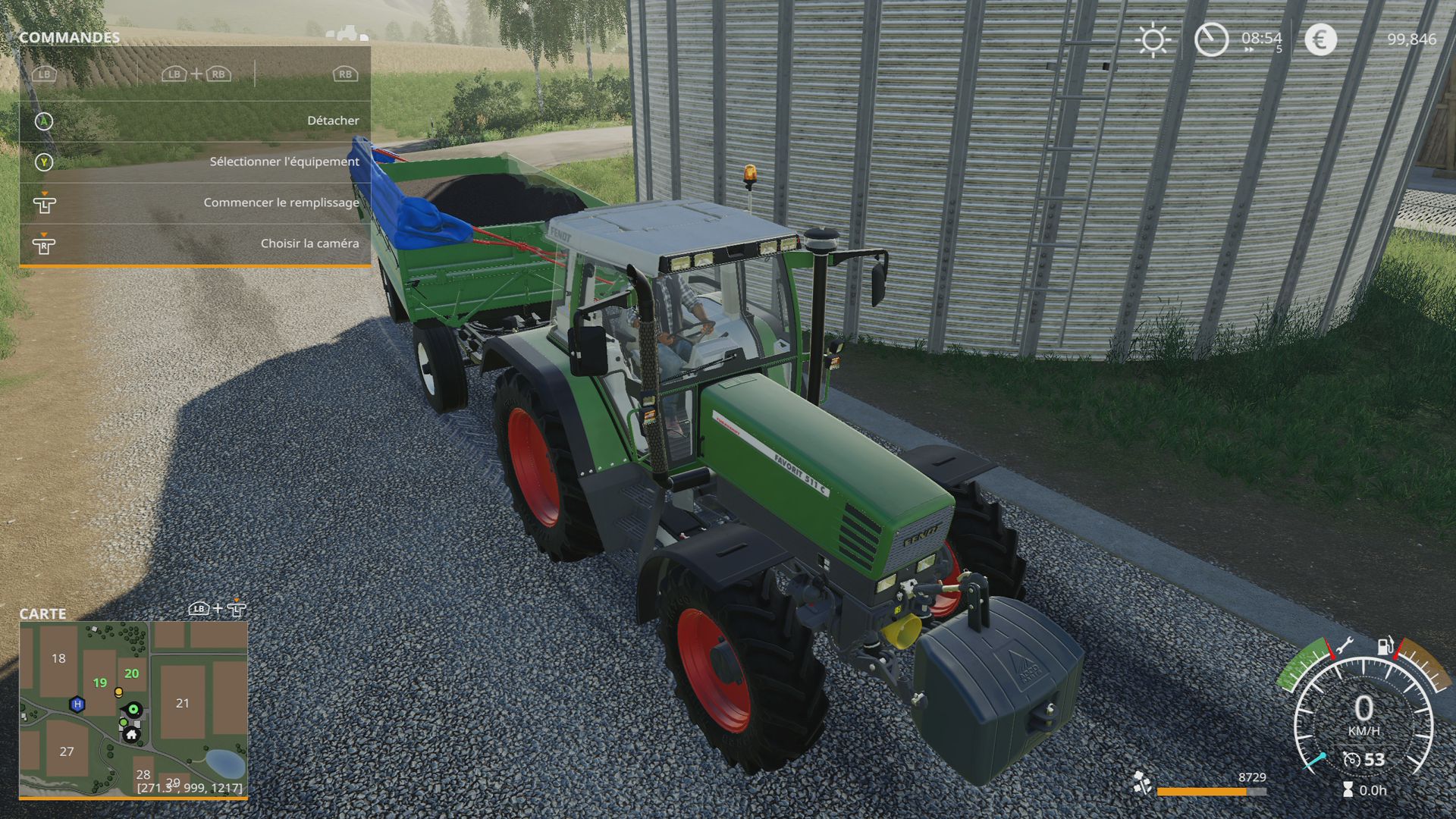Click the A button circle next to Détacher
1456x819 pixels.
pyautogui.click(x=44, y=121)
